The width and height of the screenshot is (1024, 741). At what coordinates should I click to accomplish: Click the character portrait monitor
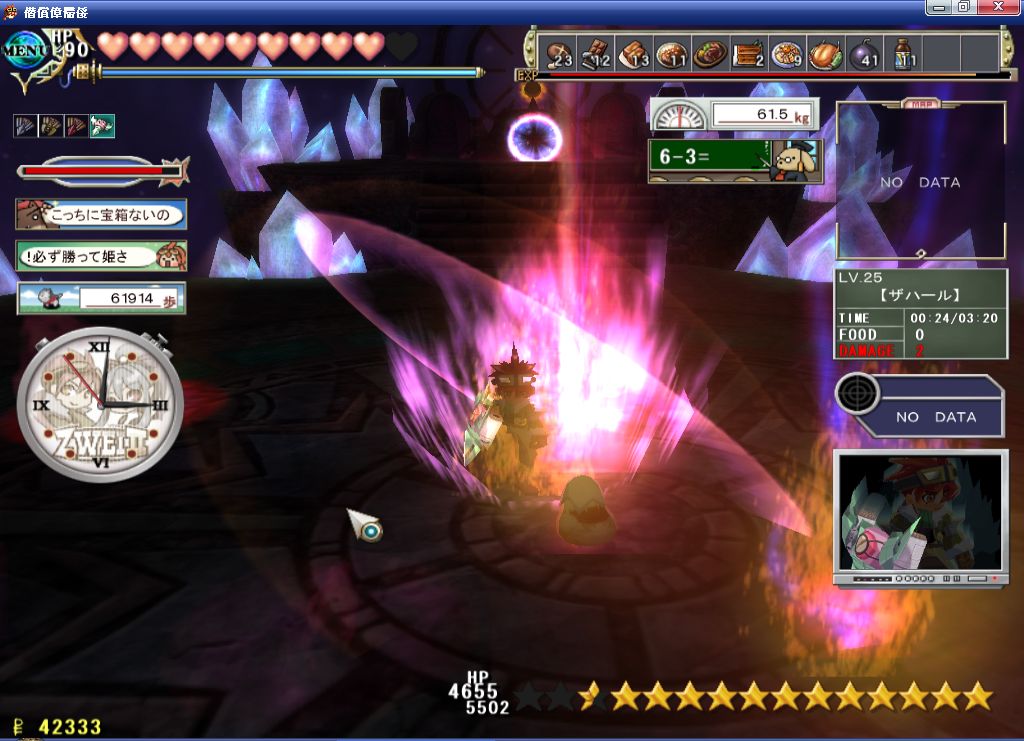(x=920, y=517)
